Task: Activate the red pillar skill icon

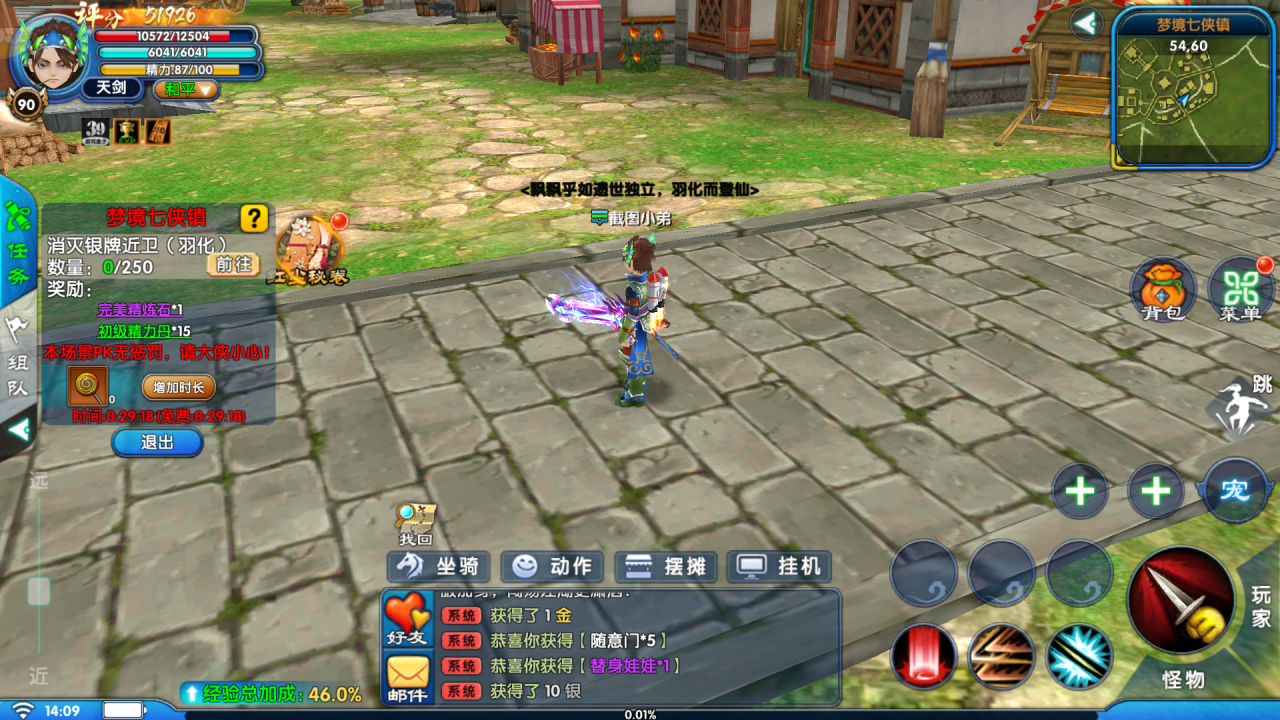Action: 924,656
